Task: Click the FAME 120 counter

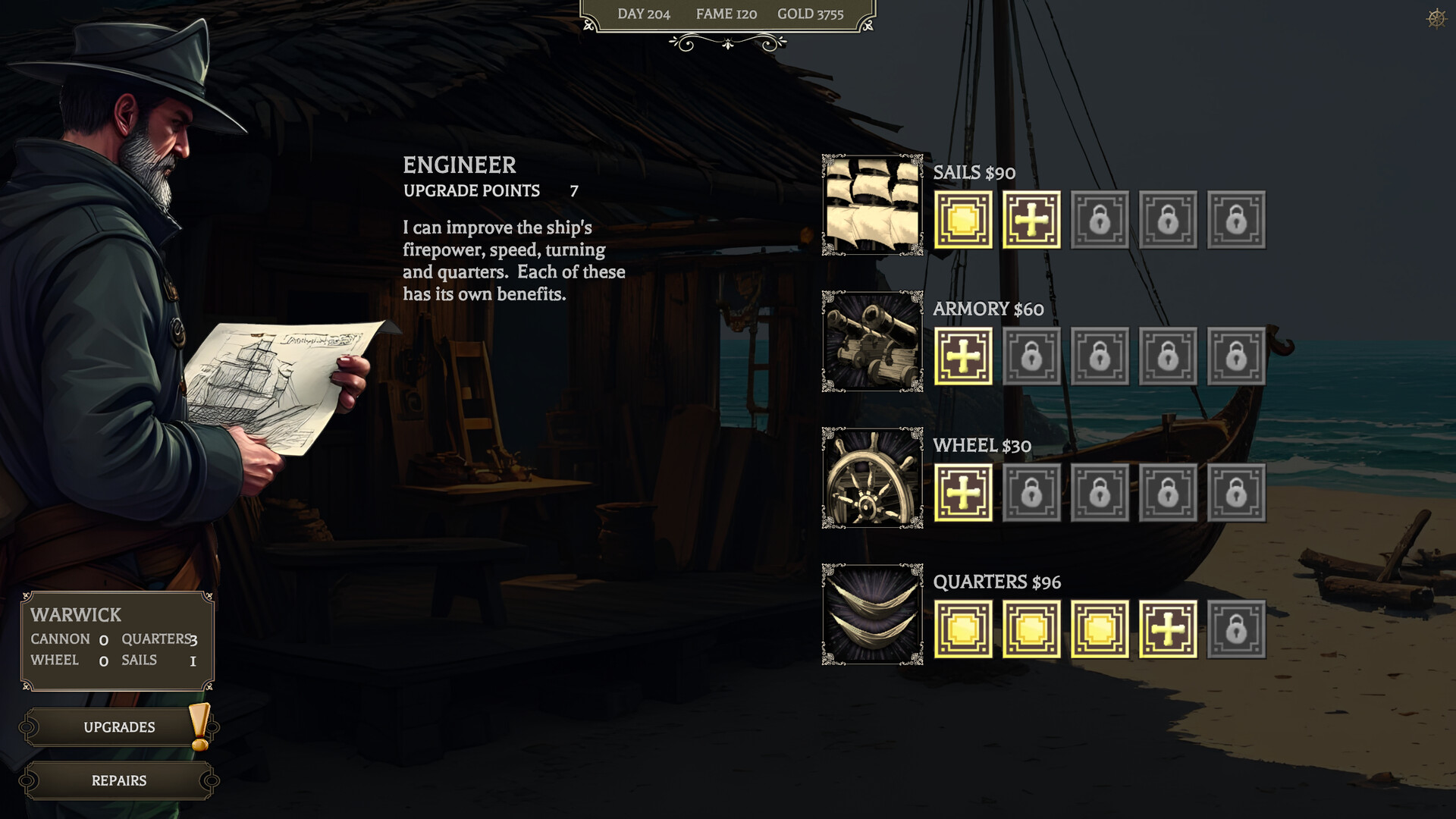Action: click(724, 14)
